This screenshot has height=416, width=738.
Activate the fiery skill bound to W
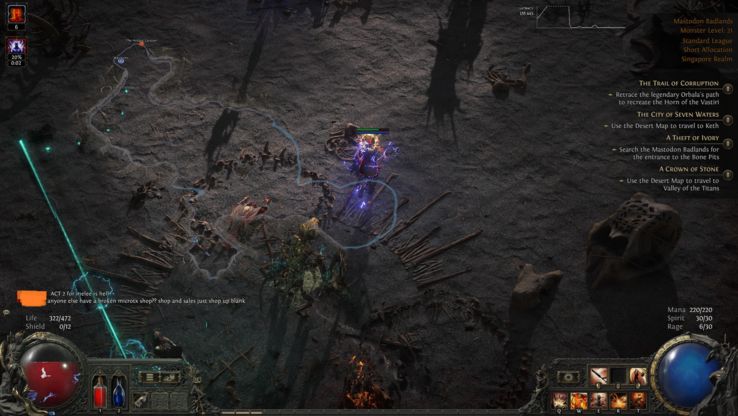(x=579, y=400)
